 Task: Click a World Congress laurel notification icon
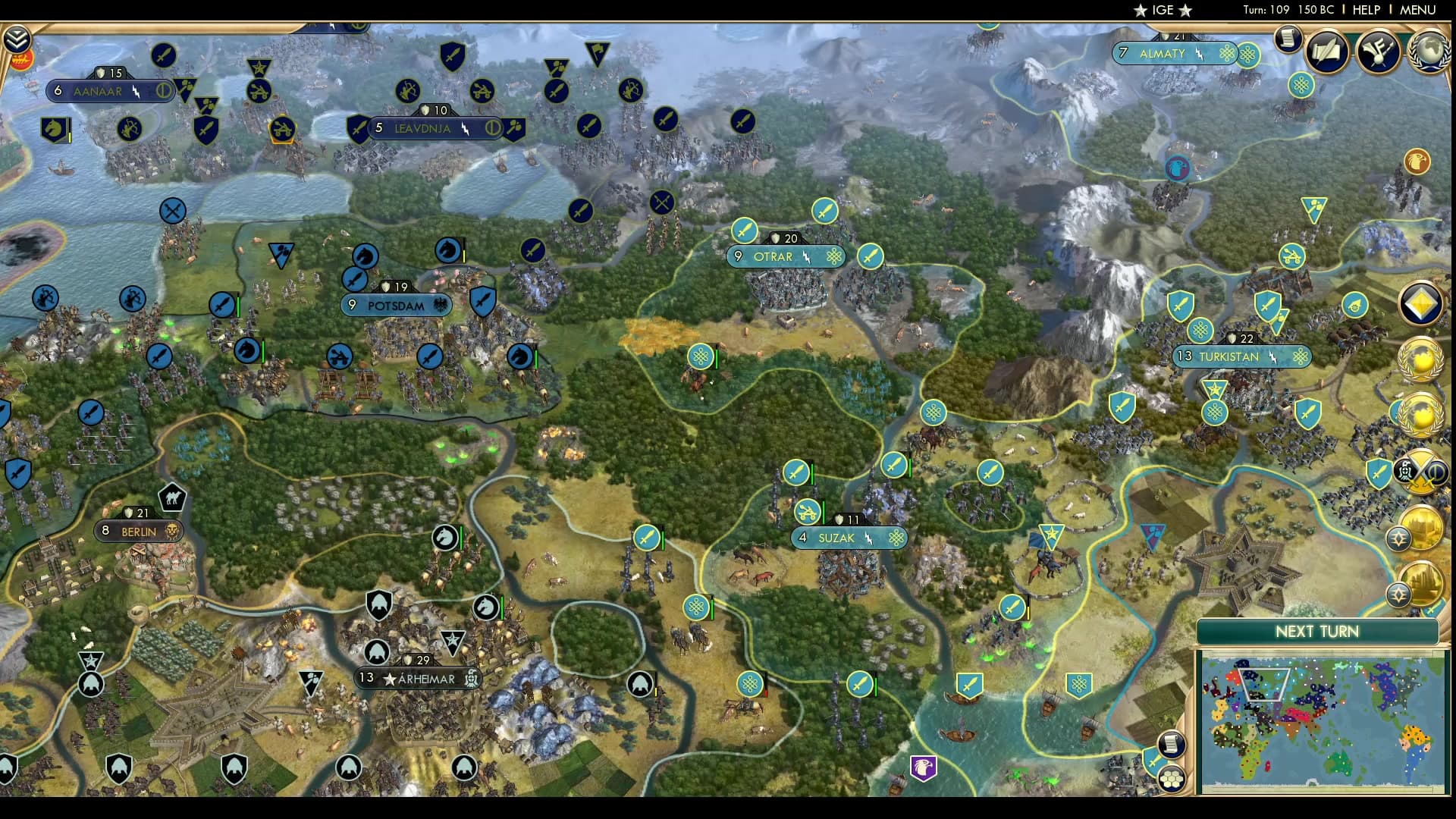1423,359
